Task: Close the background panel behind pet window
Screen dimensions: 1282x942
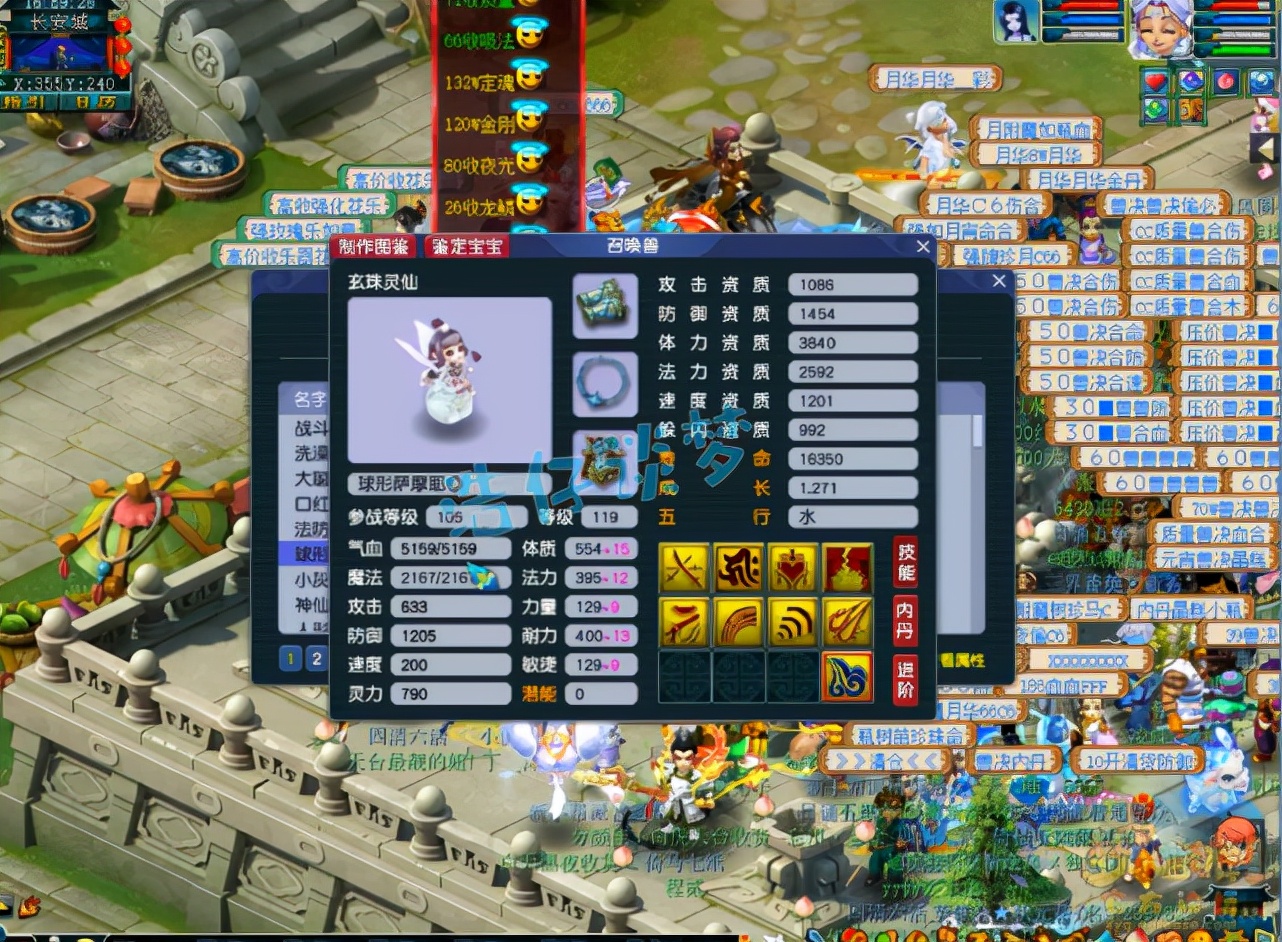Action: [998, 282]
